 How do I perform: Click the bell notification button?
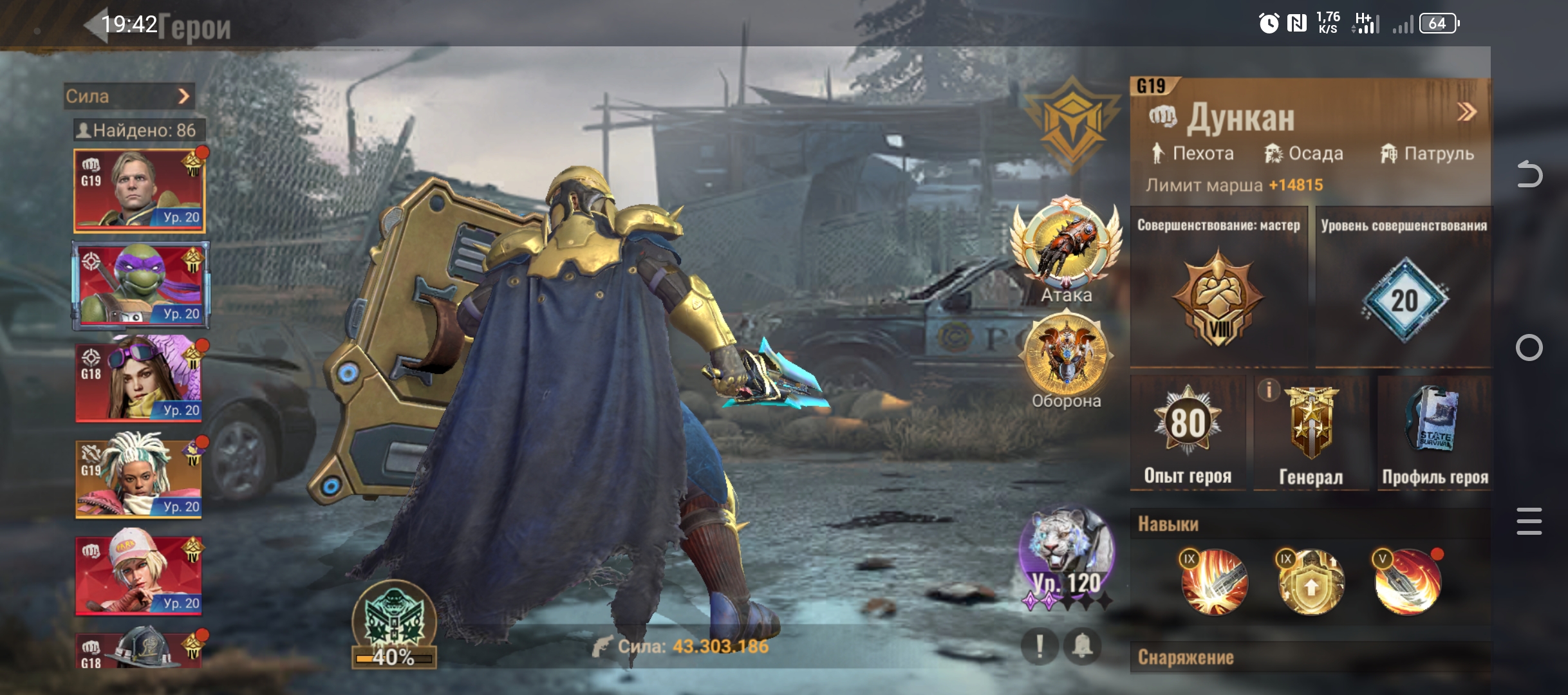click(x=1083, y=646)
